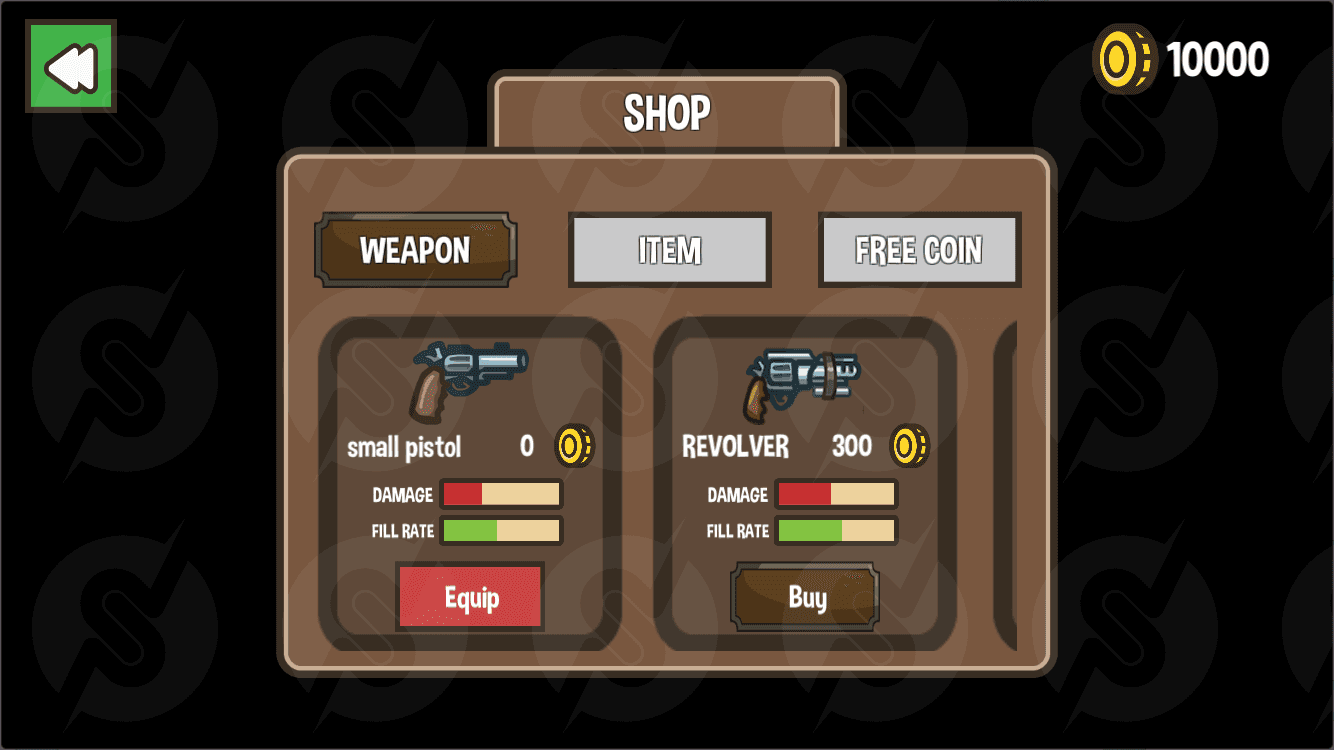Click the coin icon on the FREE COIN tab
Screen dimensions: 1334x750
pos(919,250)
